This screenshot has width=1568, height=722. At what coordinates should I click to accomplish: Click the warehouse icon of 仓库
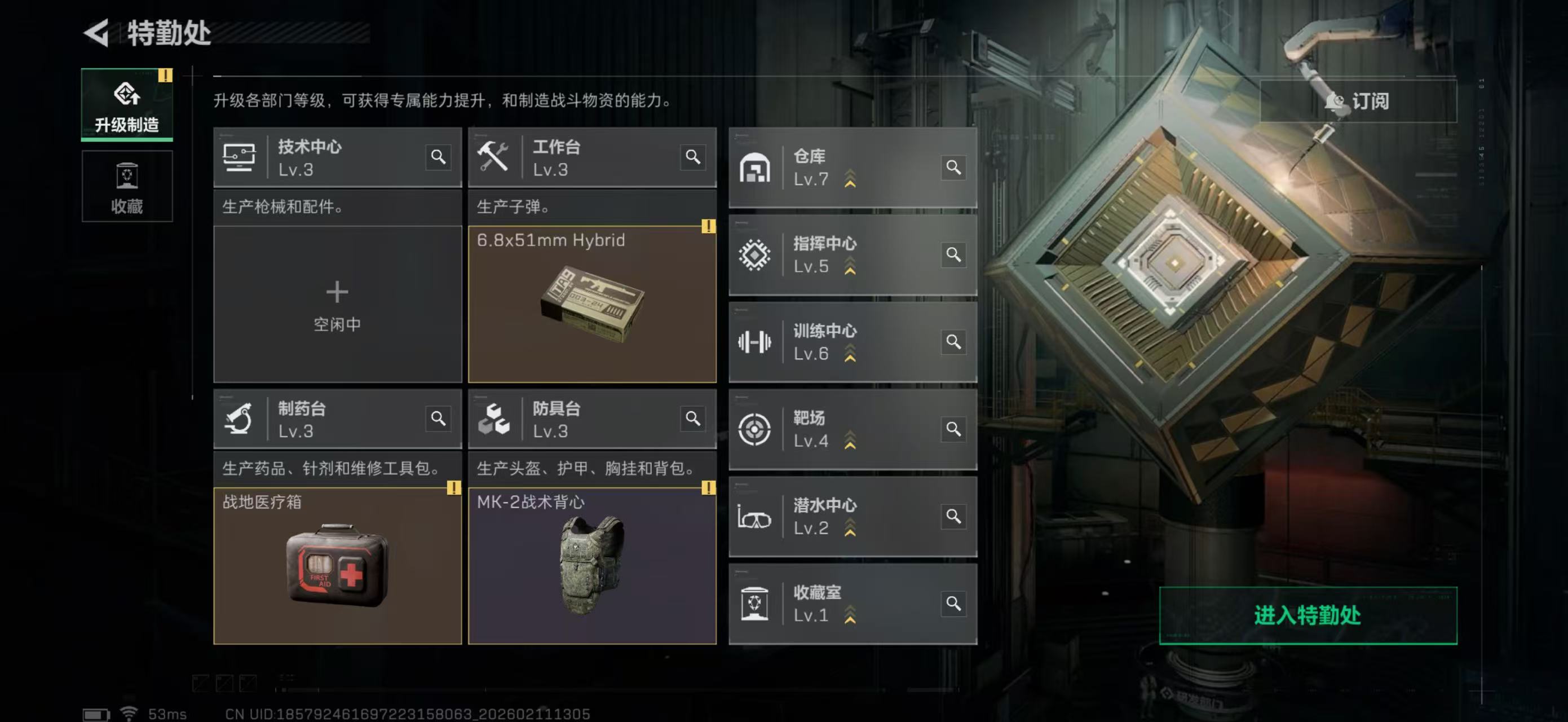click(755, 168)
